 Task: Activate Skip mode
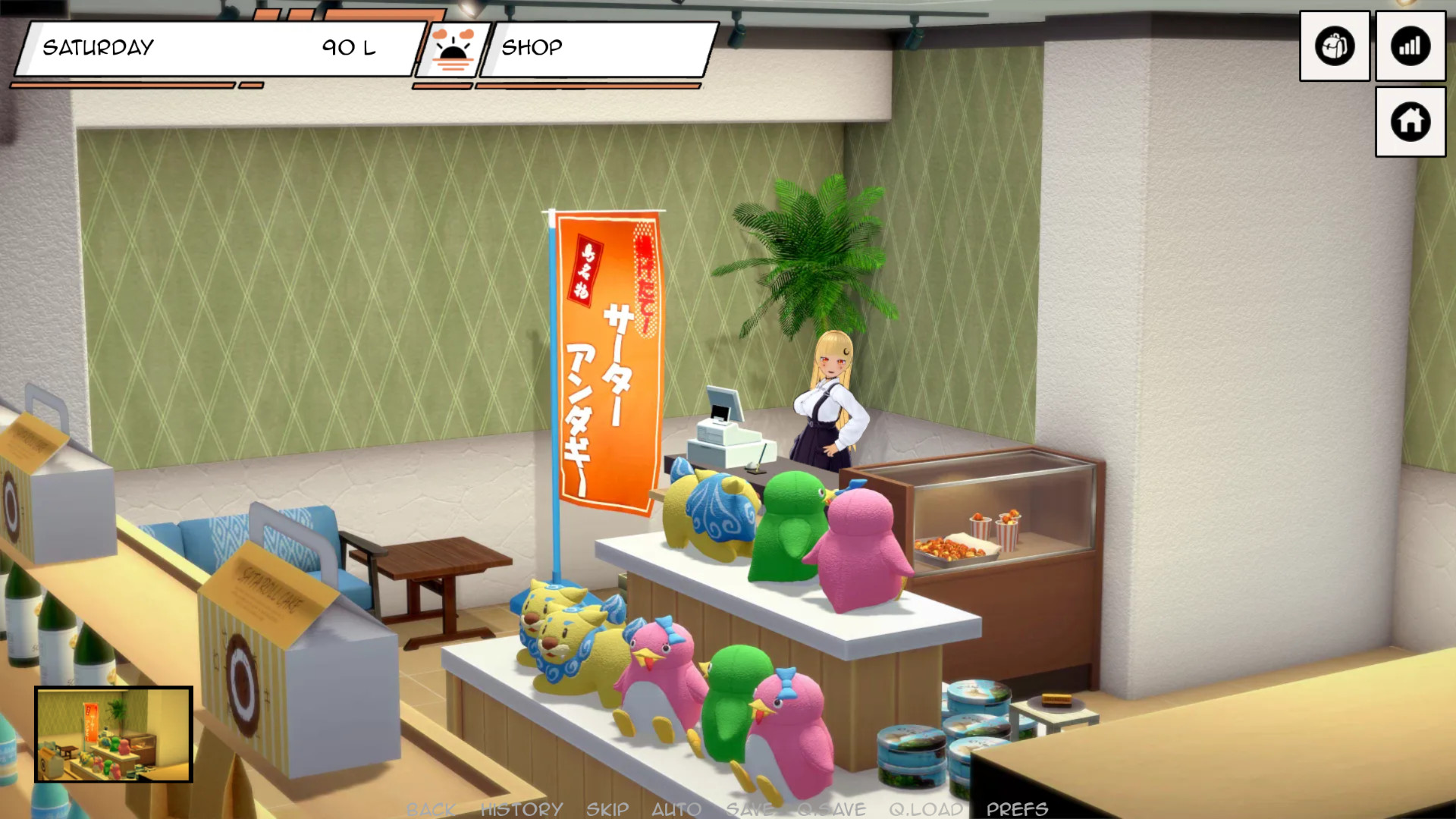607,809
